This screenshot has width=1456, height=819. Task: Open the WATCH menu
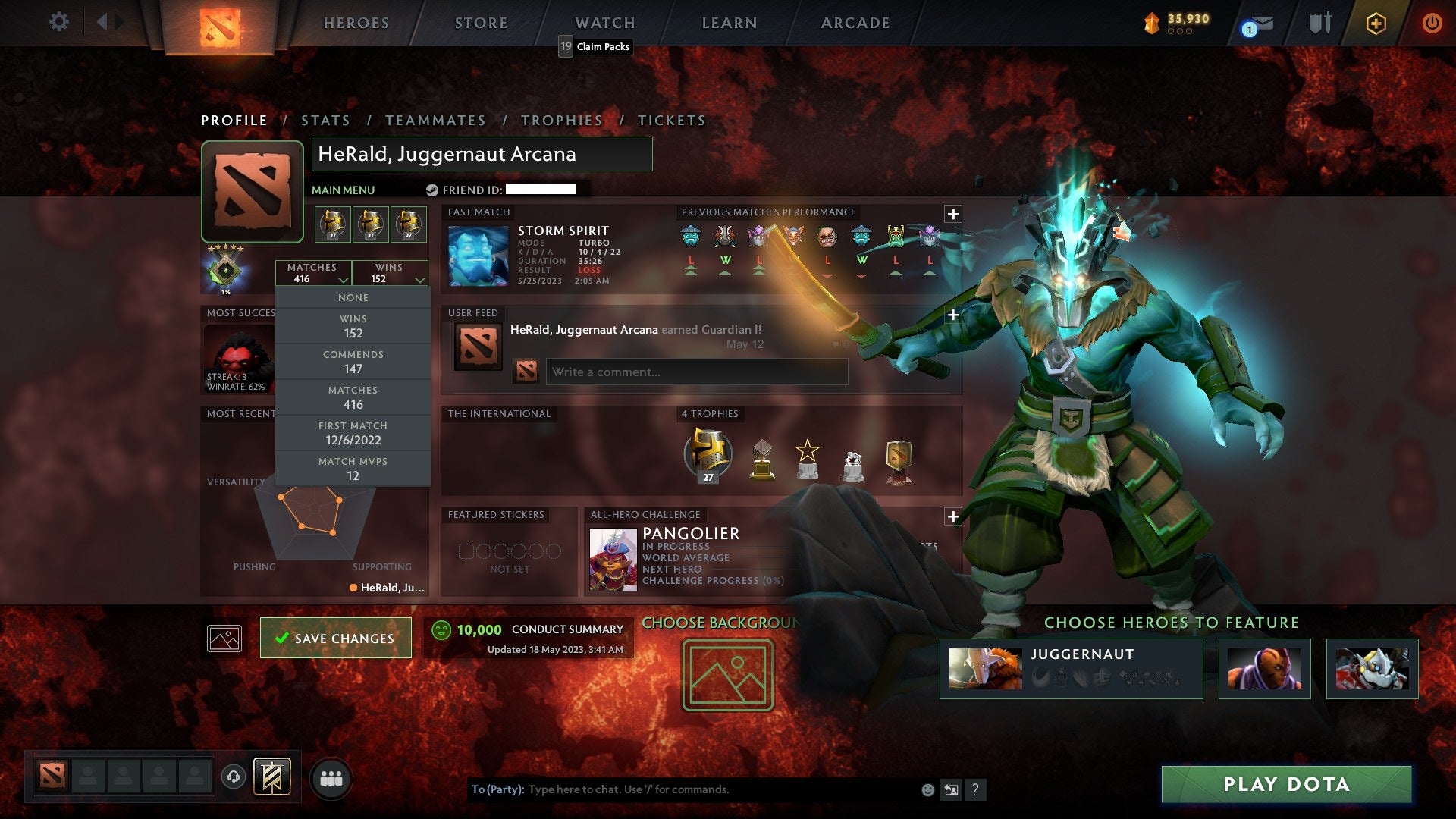pyautogui.click(x=605, y=23)
